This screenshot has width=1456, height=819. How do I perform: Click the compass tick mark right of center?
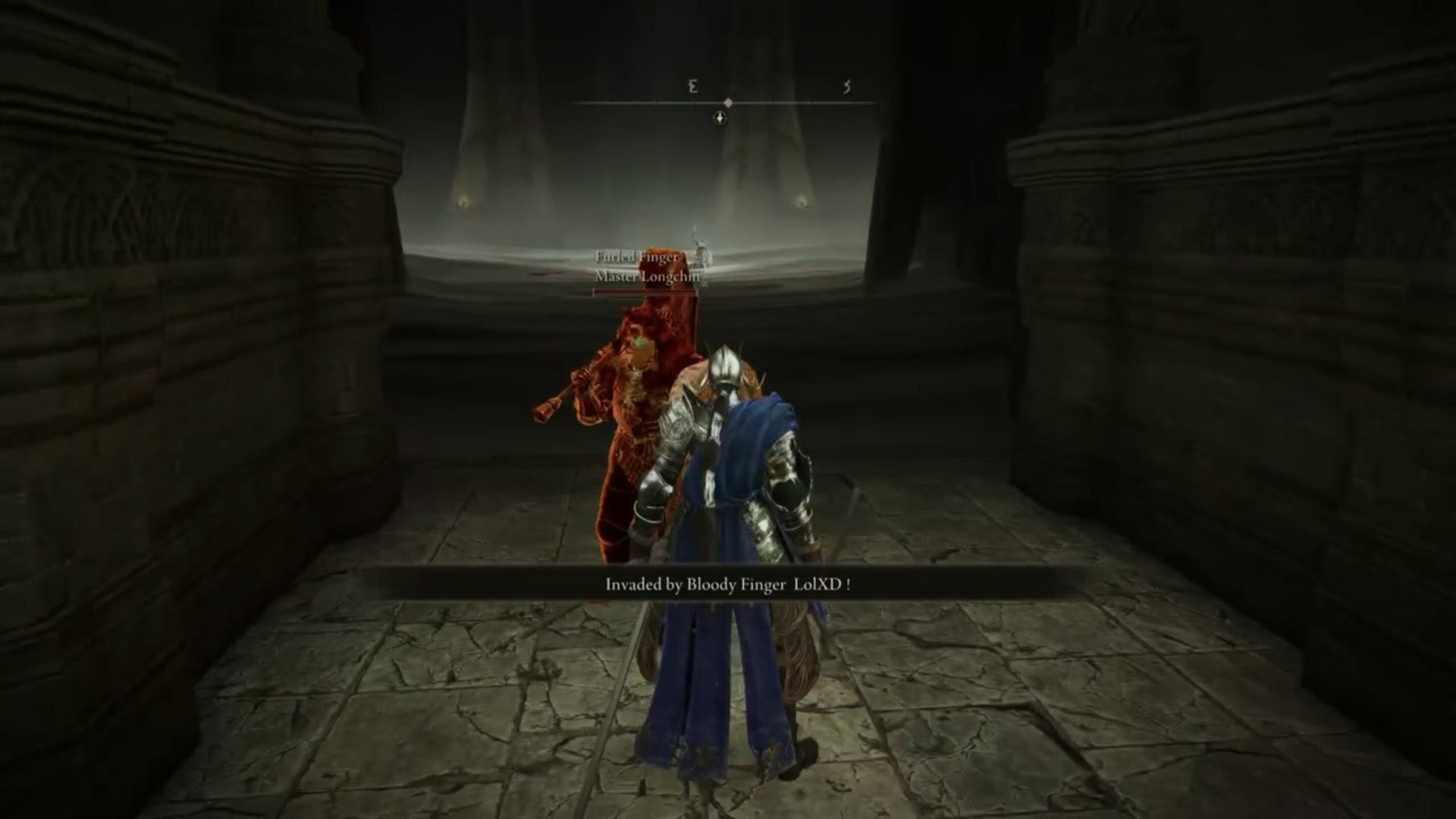tap(772, 102)
